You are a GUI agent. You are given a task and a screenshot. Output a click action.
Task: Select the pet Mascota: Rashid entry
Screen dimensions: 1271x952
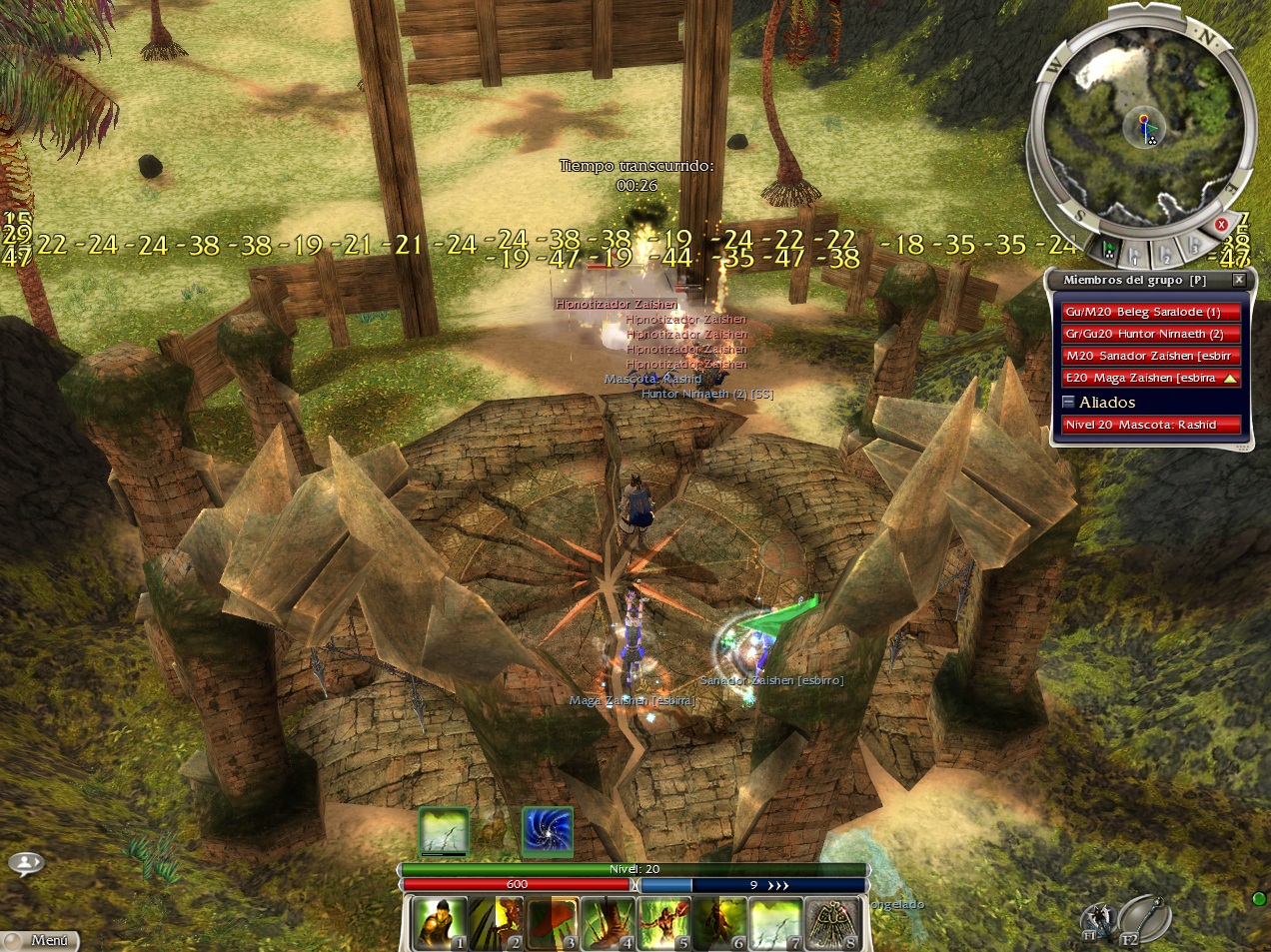tap(1150, 425)
